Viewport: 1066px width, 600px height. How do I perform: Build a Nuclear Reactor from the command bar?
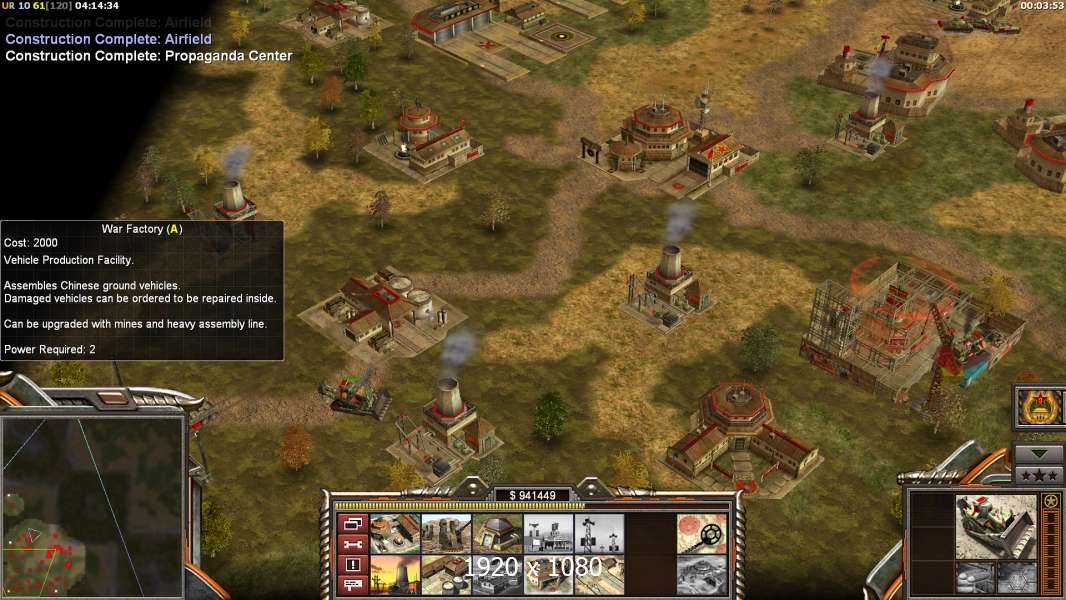395,575
